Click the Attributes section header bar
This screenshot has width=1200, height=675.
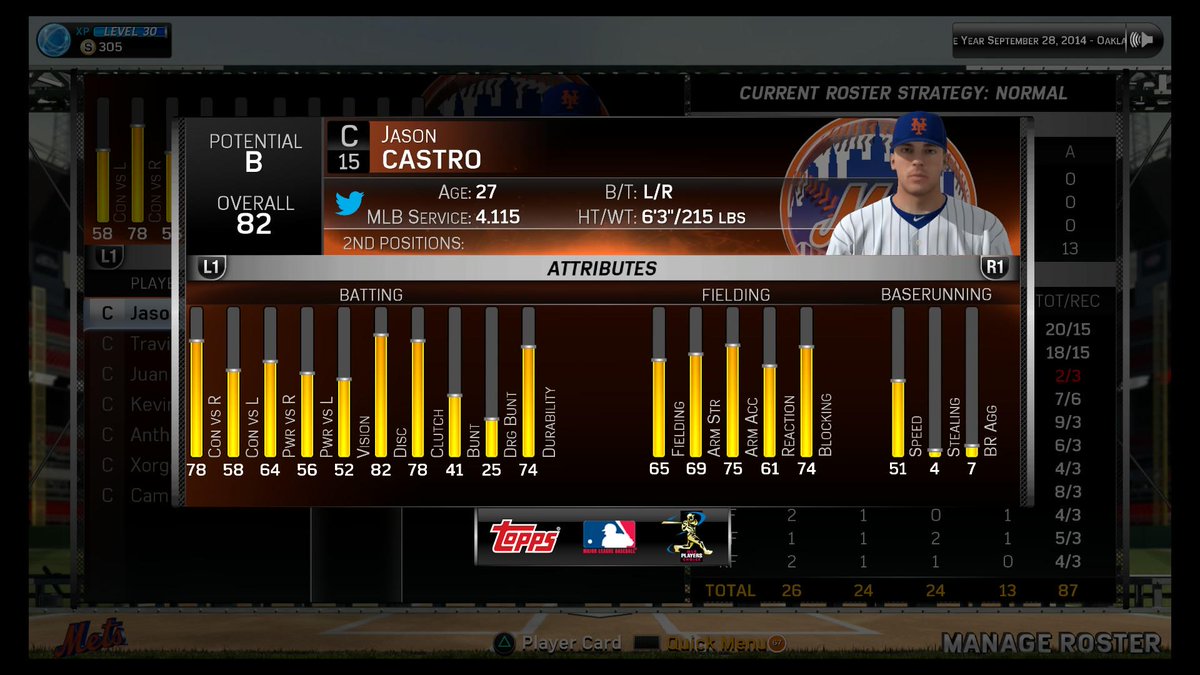[602, 268]
